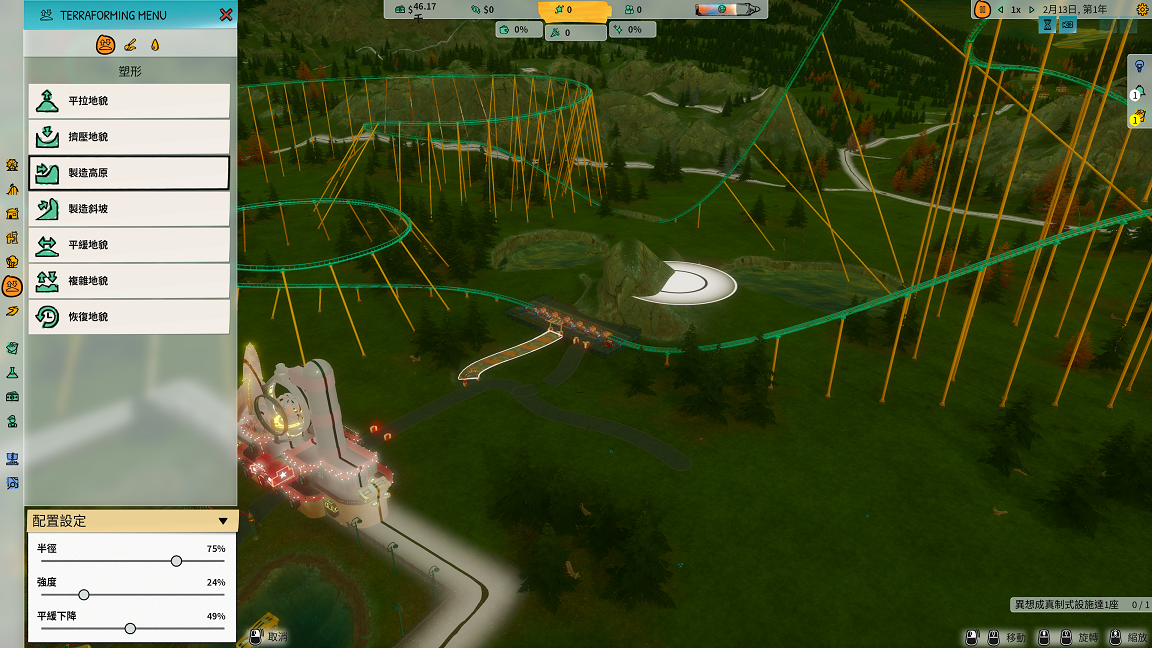This screenshot has width=1152, height=648.
Task: Click the 平緩下降 slider handle
Action: pos(130,628)
